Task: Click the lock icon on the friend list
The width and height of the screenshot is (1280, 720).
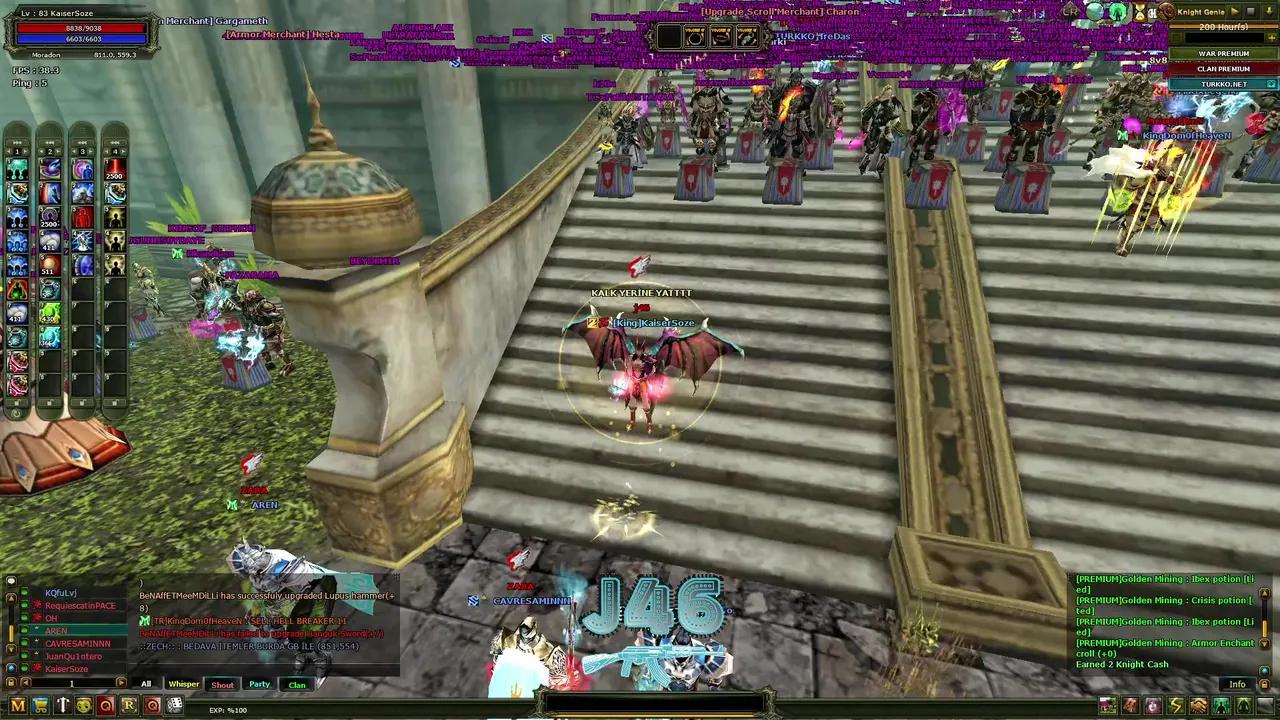Action: [11, 682]
